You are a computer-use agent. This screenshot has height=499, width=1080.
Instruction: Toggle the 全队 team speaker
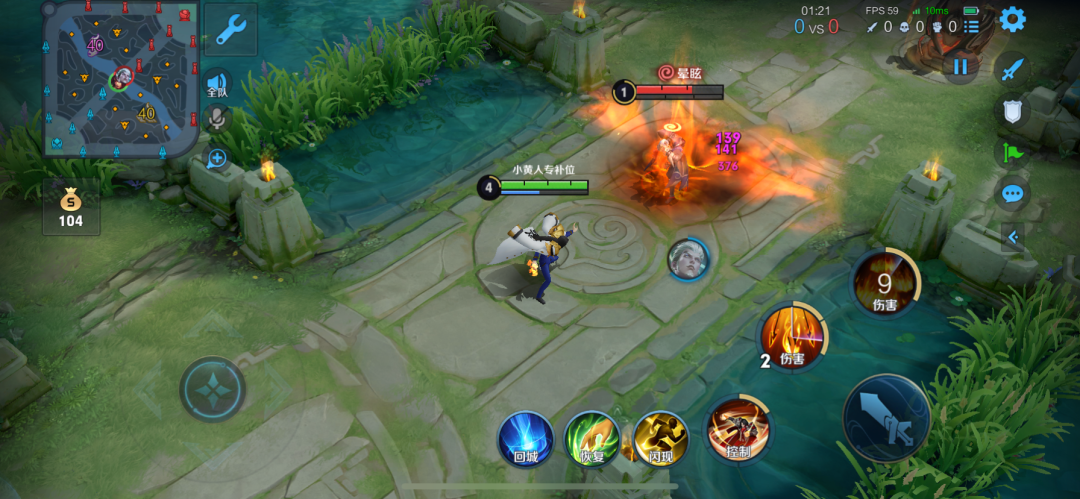pyautogui.click(x=216, y=85)
